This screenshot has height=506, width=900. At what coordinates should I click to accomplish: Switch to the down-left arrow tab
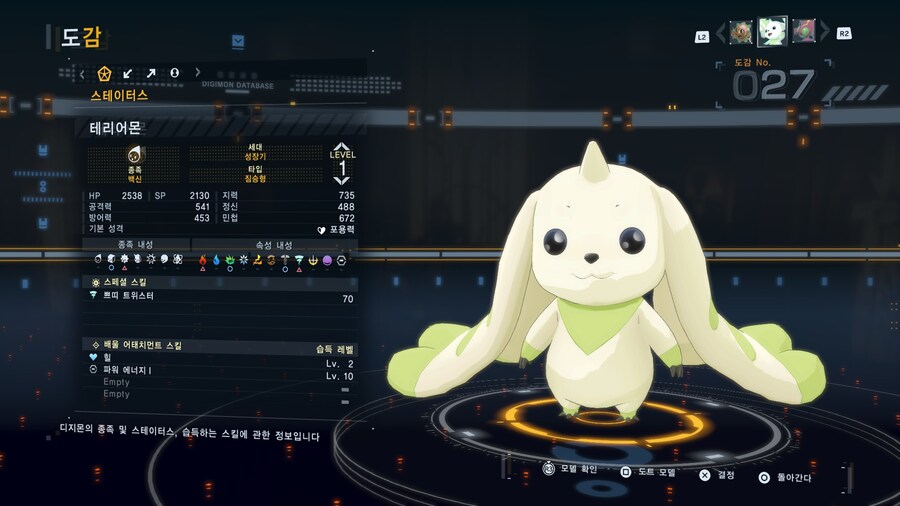click(x=128, y=73)
